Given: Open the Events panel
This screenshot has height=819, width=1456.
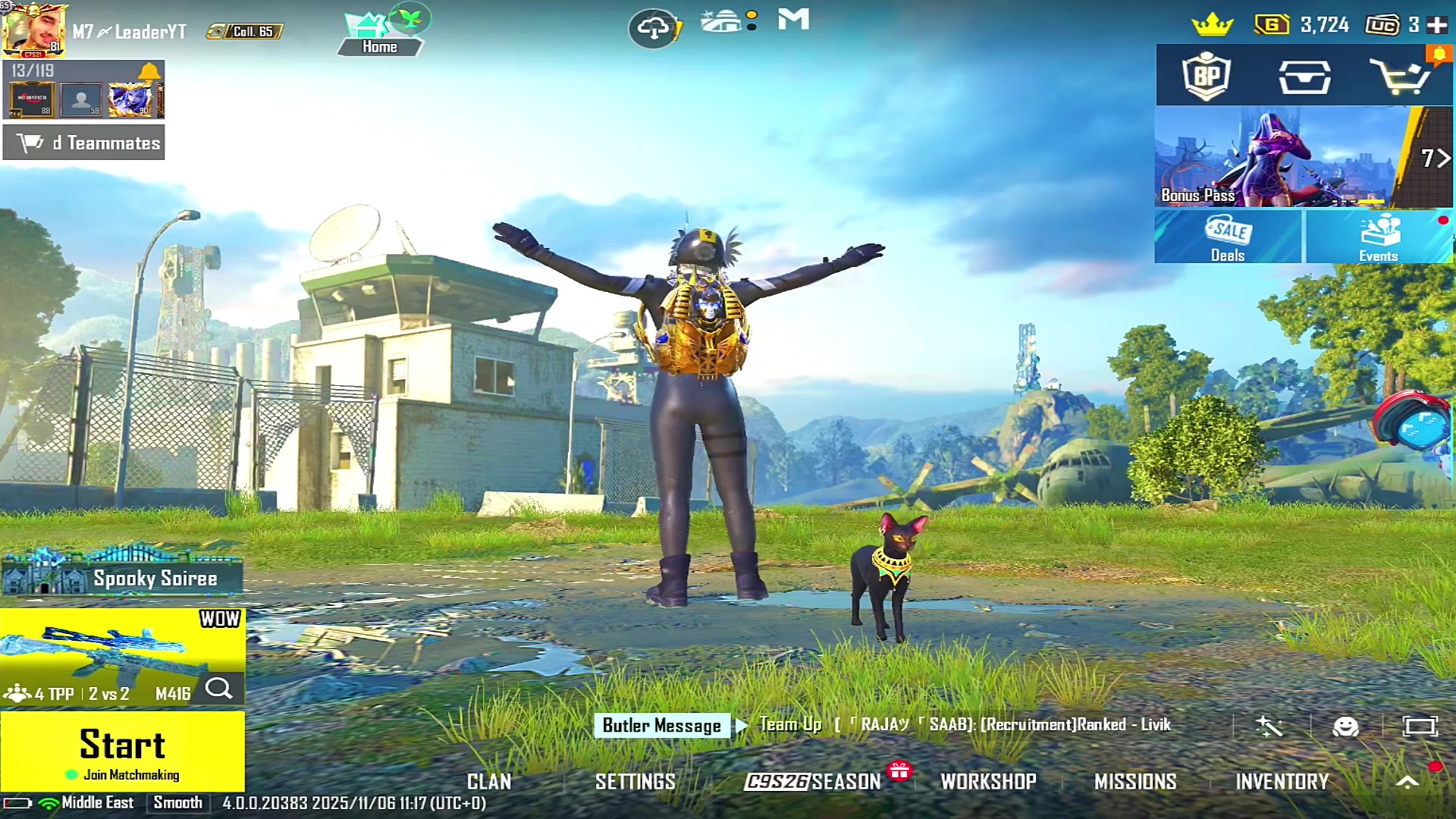Looking at the screenshot, I should [x=1379, y=237].
